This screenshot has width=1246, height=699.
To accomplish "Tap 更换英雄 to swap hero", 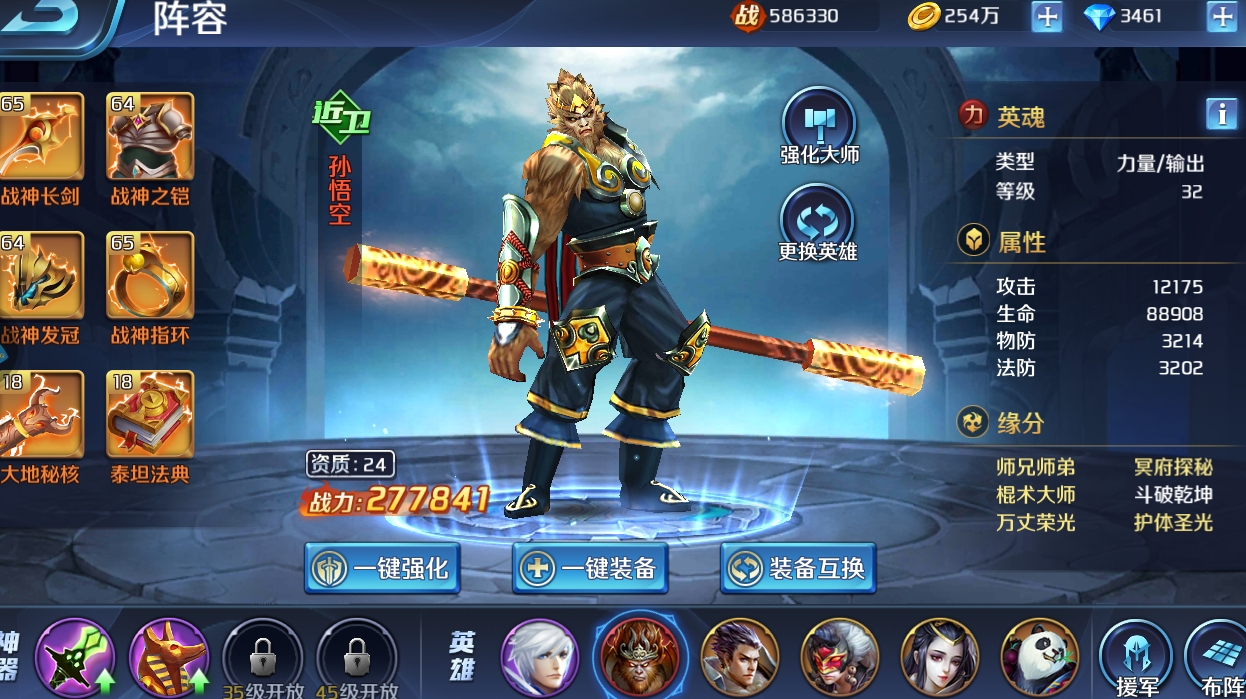I will (818, 220).
